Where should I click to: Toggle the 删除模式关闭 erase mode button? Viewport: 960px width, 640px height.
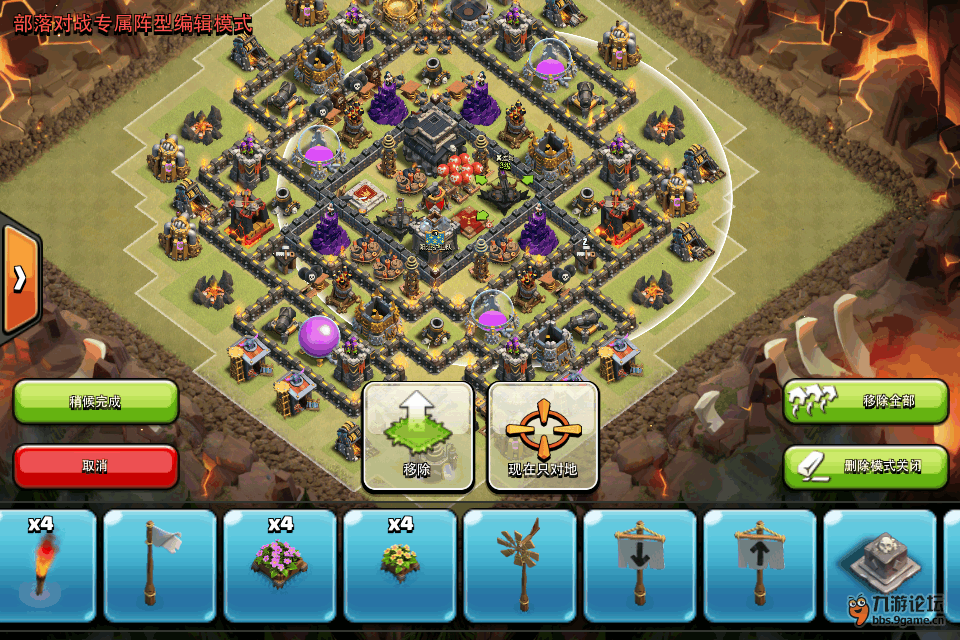(866, 466)
